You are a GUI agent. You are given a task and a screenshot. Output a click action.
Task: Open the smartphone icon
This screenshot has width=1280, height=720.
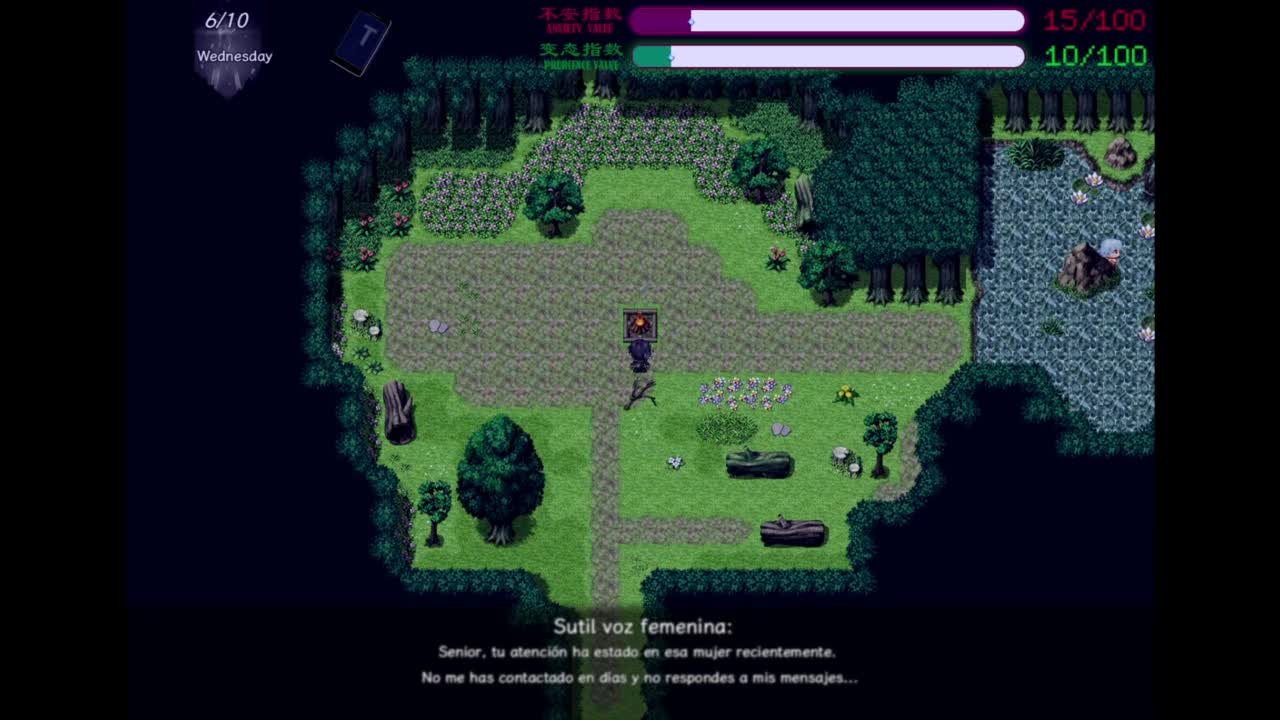coord(361,43)
